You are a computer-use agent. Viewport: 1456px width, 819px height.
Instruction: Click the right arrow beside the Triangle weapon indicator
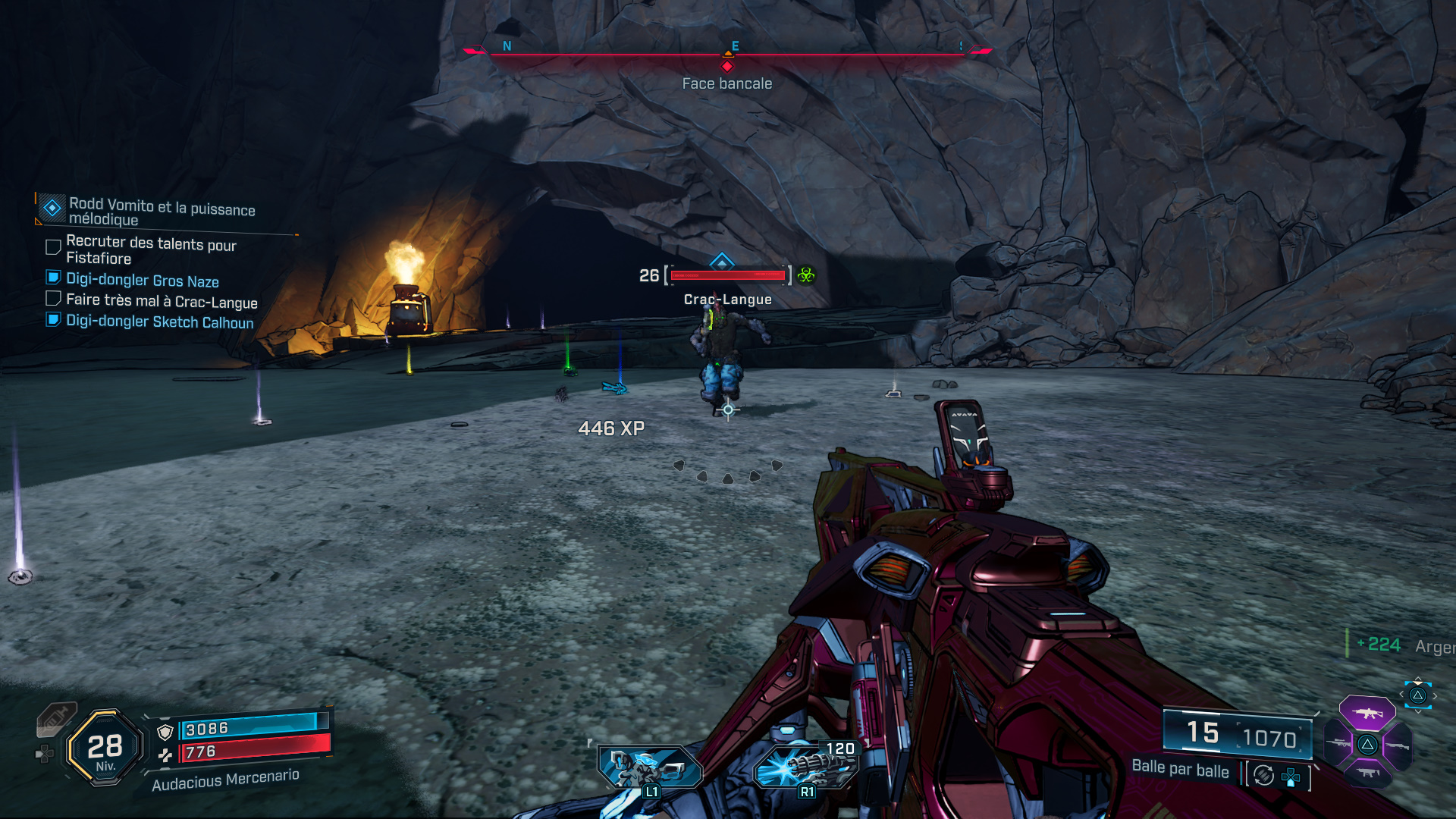point(1435,696)
